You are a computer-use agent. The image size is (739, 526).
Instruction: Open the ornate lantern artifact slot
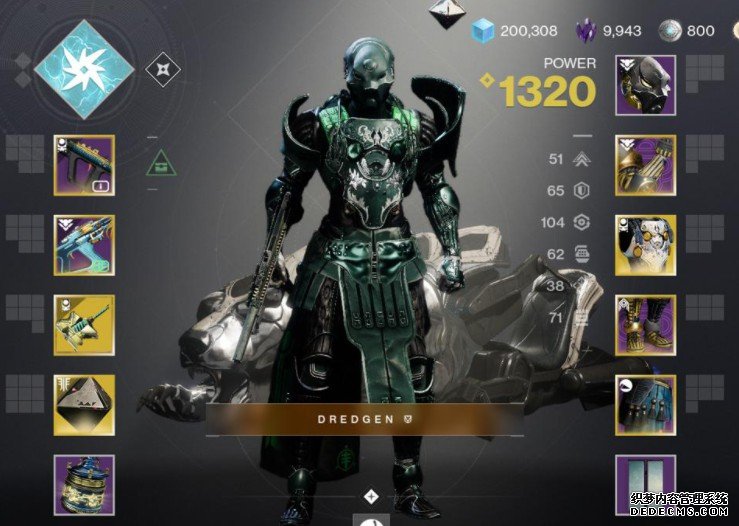coord(84,484)
